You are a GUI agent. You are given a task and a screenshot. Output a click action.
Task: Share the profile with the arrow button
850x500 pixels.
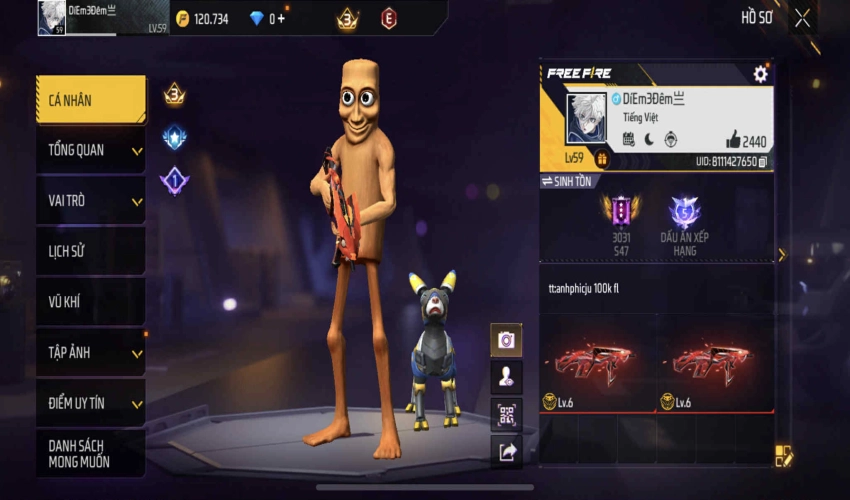[x=506, y=452]
